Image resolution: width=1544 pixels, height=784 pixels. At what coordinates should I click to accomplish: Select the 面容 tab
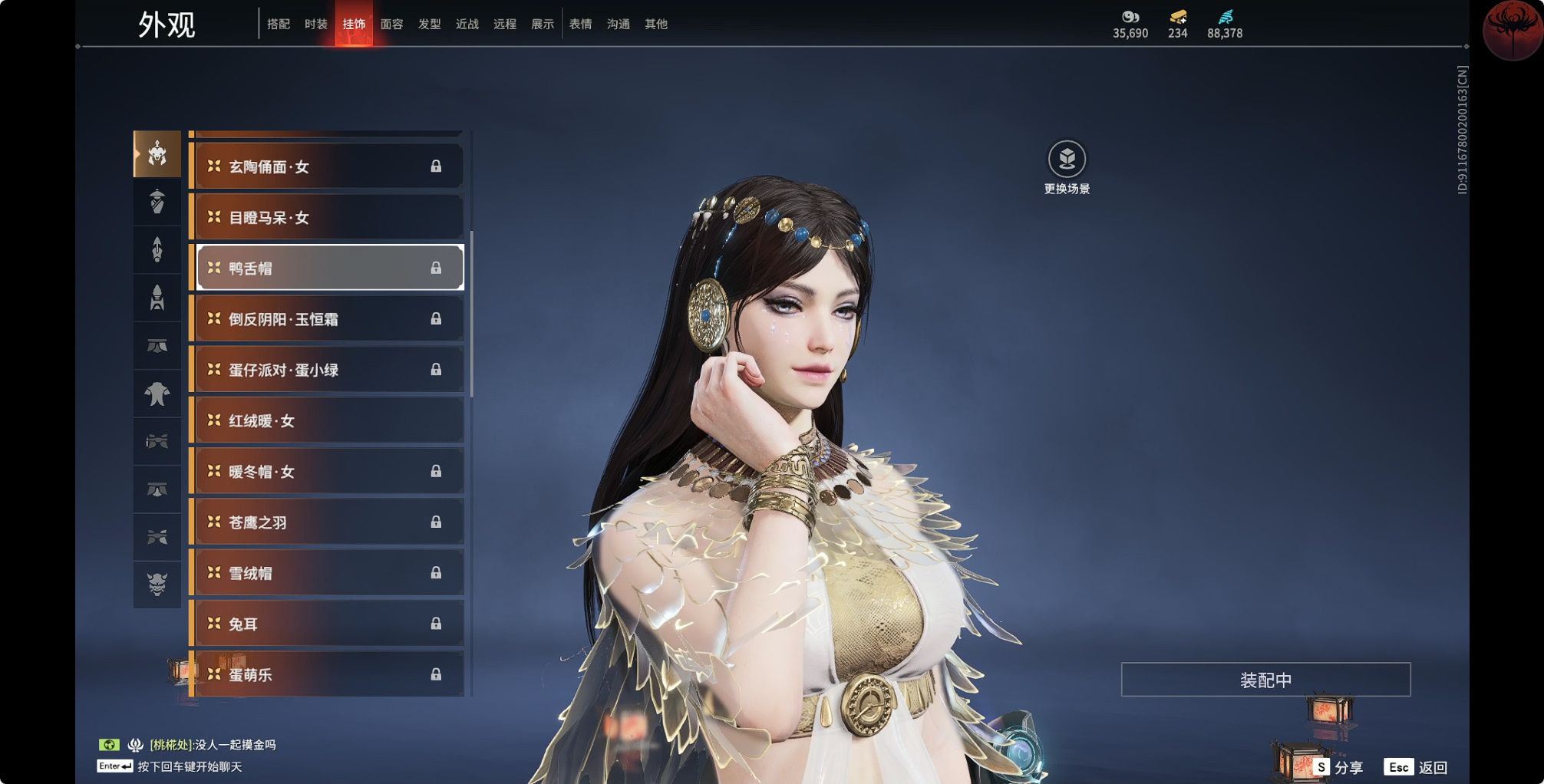pos(391,25)
